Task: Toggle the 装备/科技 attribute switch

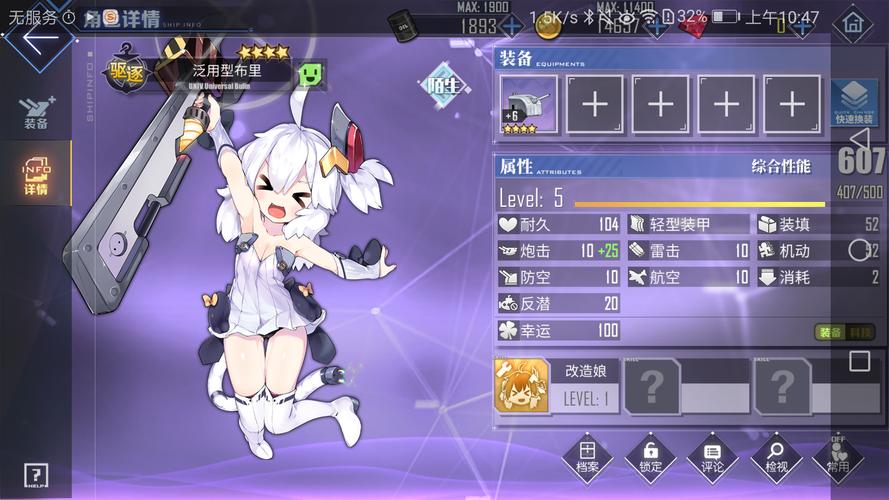Action: 845,332
